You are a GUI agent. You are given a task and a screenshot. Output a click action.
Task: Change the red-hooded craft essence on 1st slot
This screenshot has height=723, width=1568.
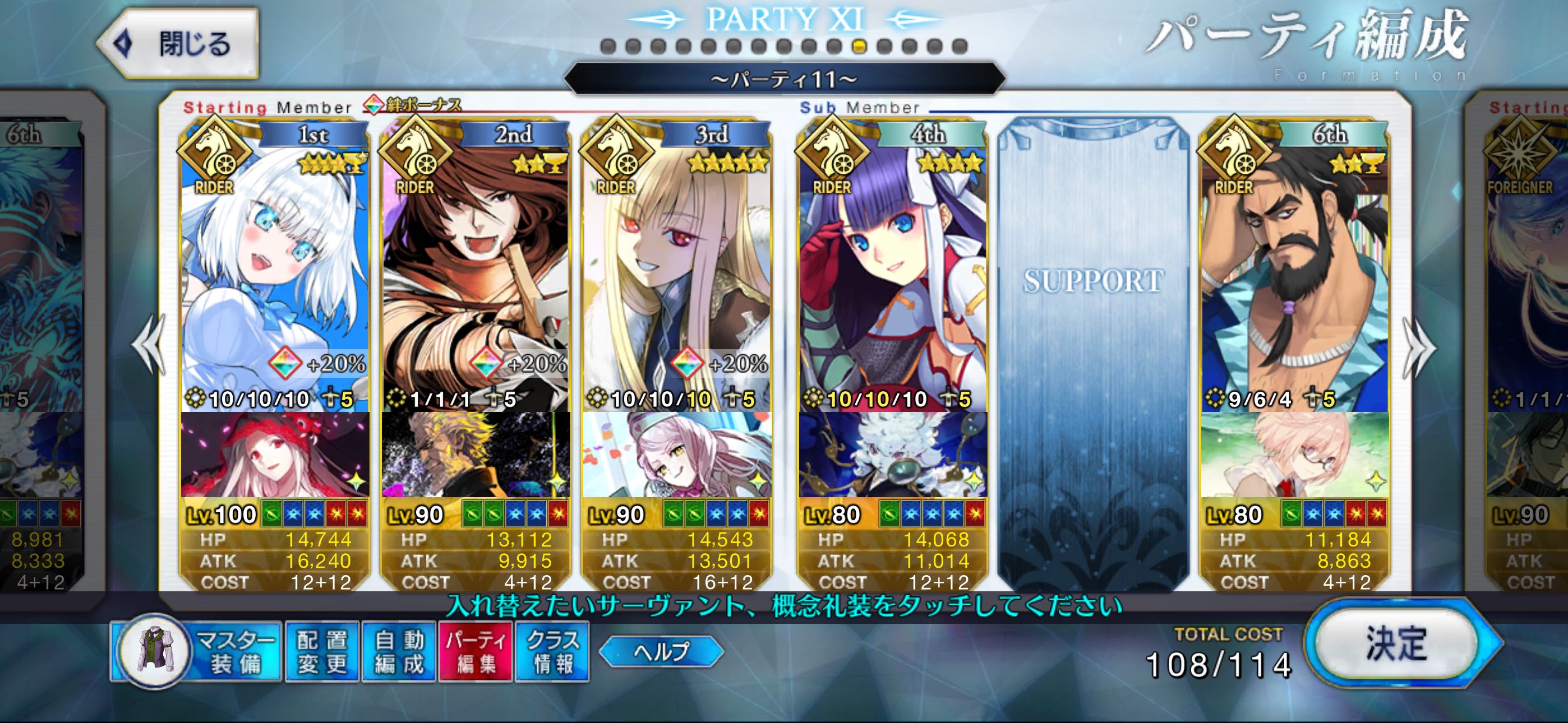(x=275, y=454)
